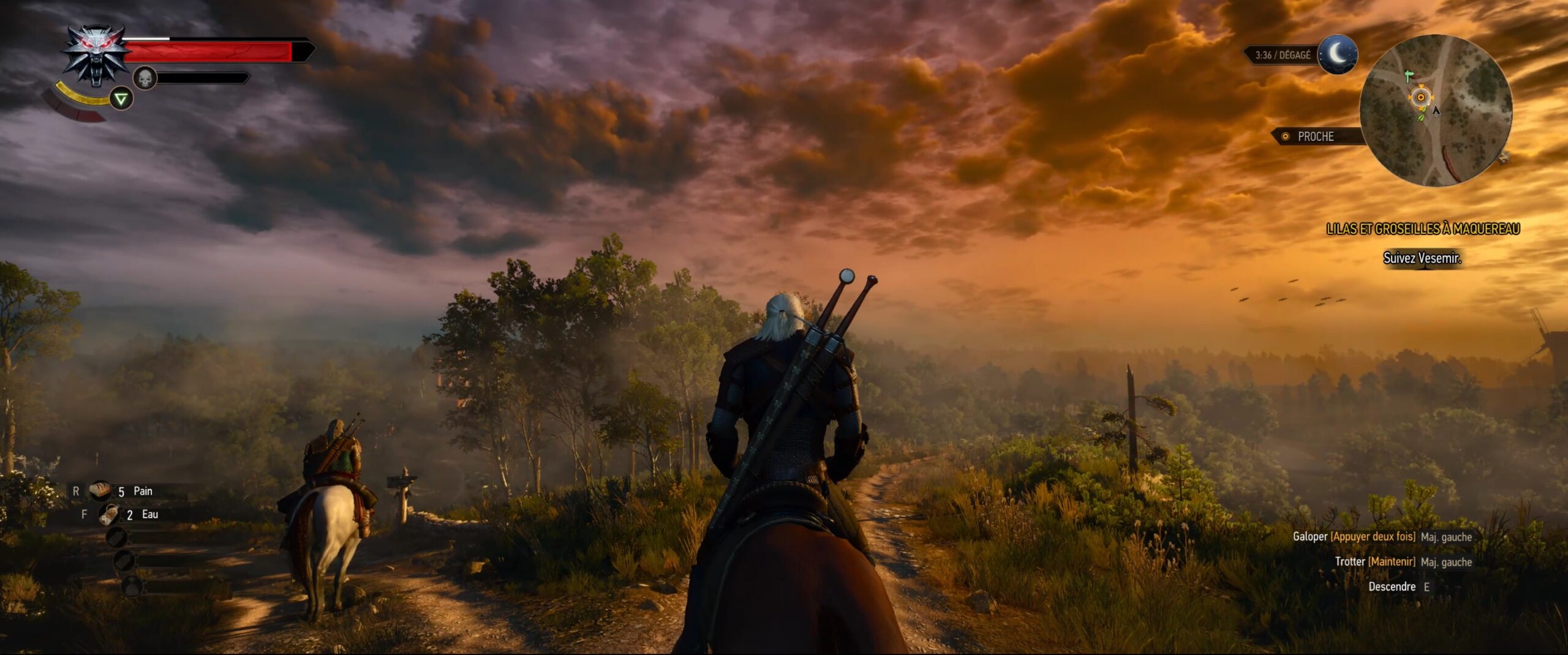Click the moon weather icon
1568x655 pixels.
(x=1337, y=55)
